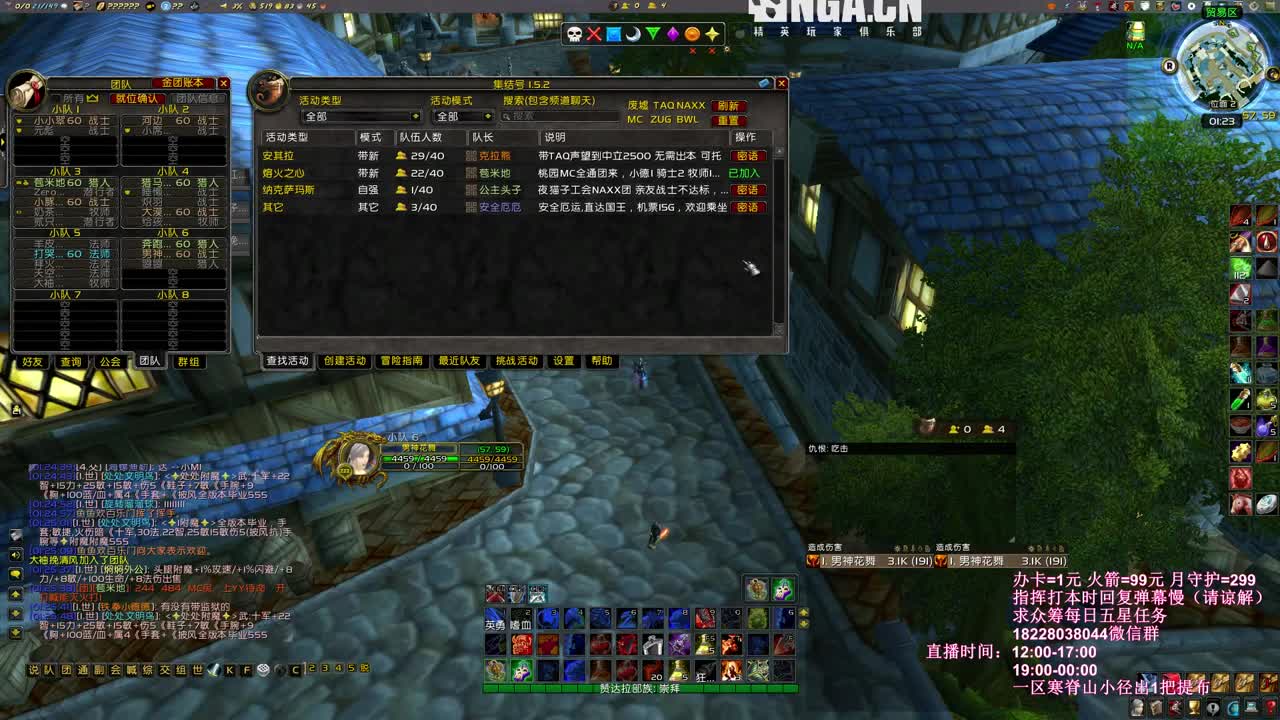Click the scroll emblem on the 团队 panel
The width and height of the screenshot is (1280, 720).
[25, 93]
